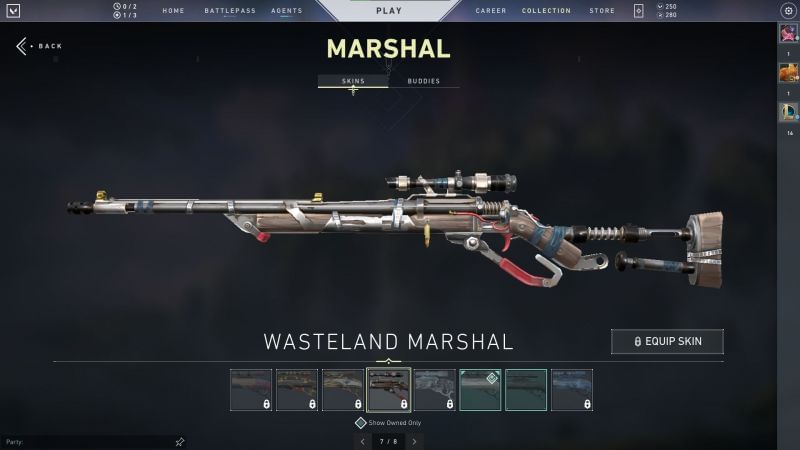Image resolution: width=800 pixels, height=450 pixels.
Task: Select the highlighted Wasteland Marshal thumbnail
Action: click(389, 390)
